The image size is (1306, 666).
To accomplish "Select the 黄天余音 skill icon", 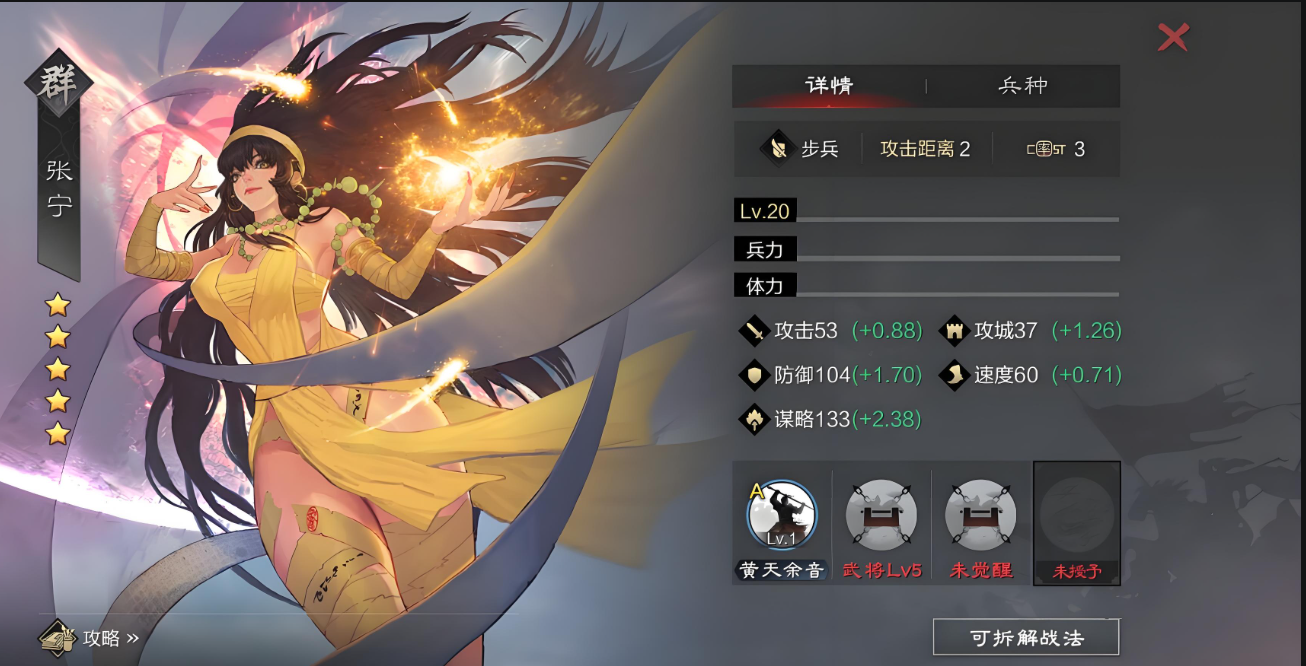I will [x=781, y=516].
